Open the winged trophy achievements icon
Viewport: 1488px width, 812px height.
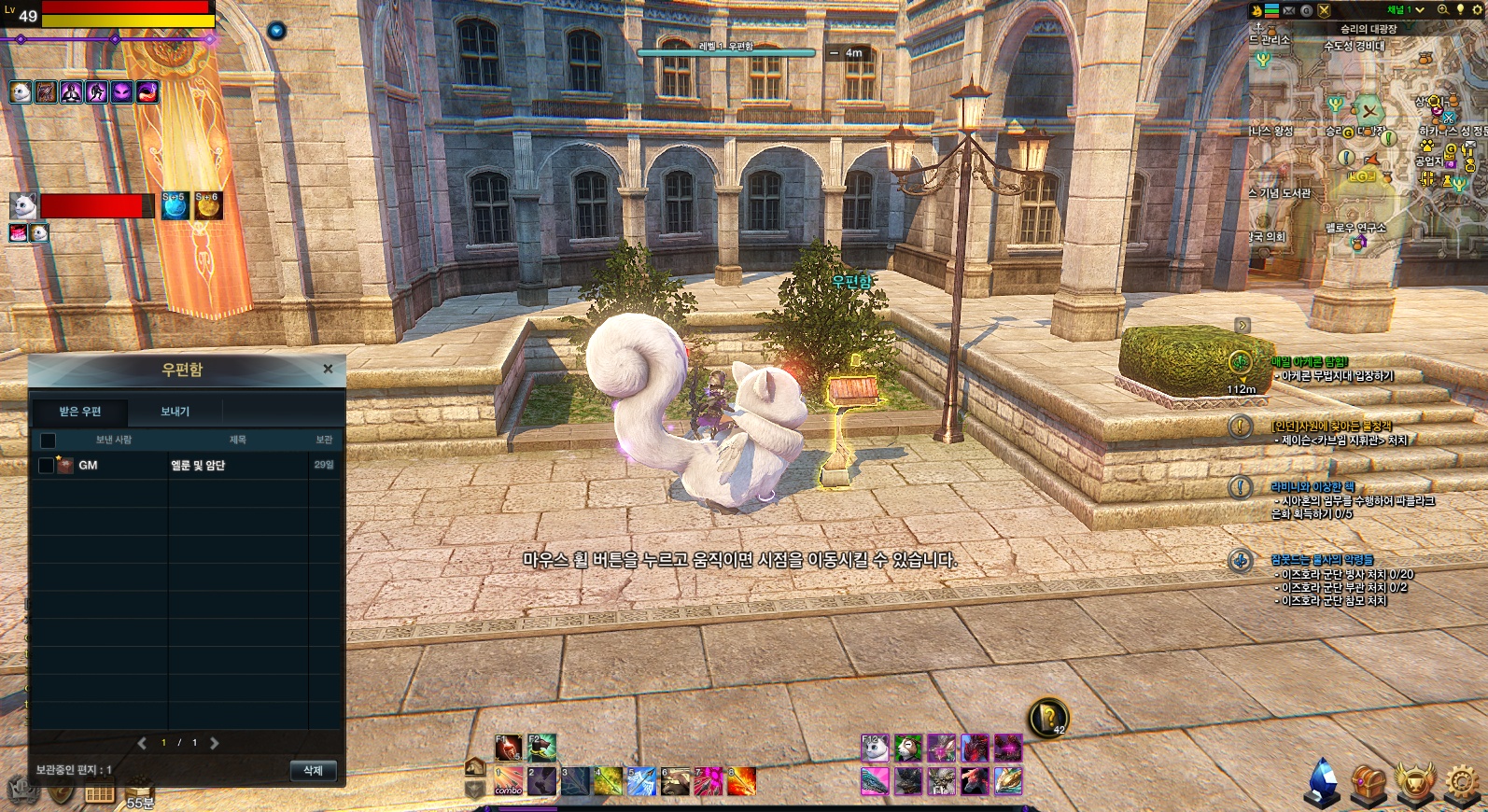point(1415,782)
